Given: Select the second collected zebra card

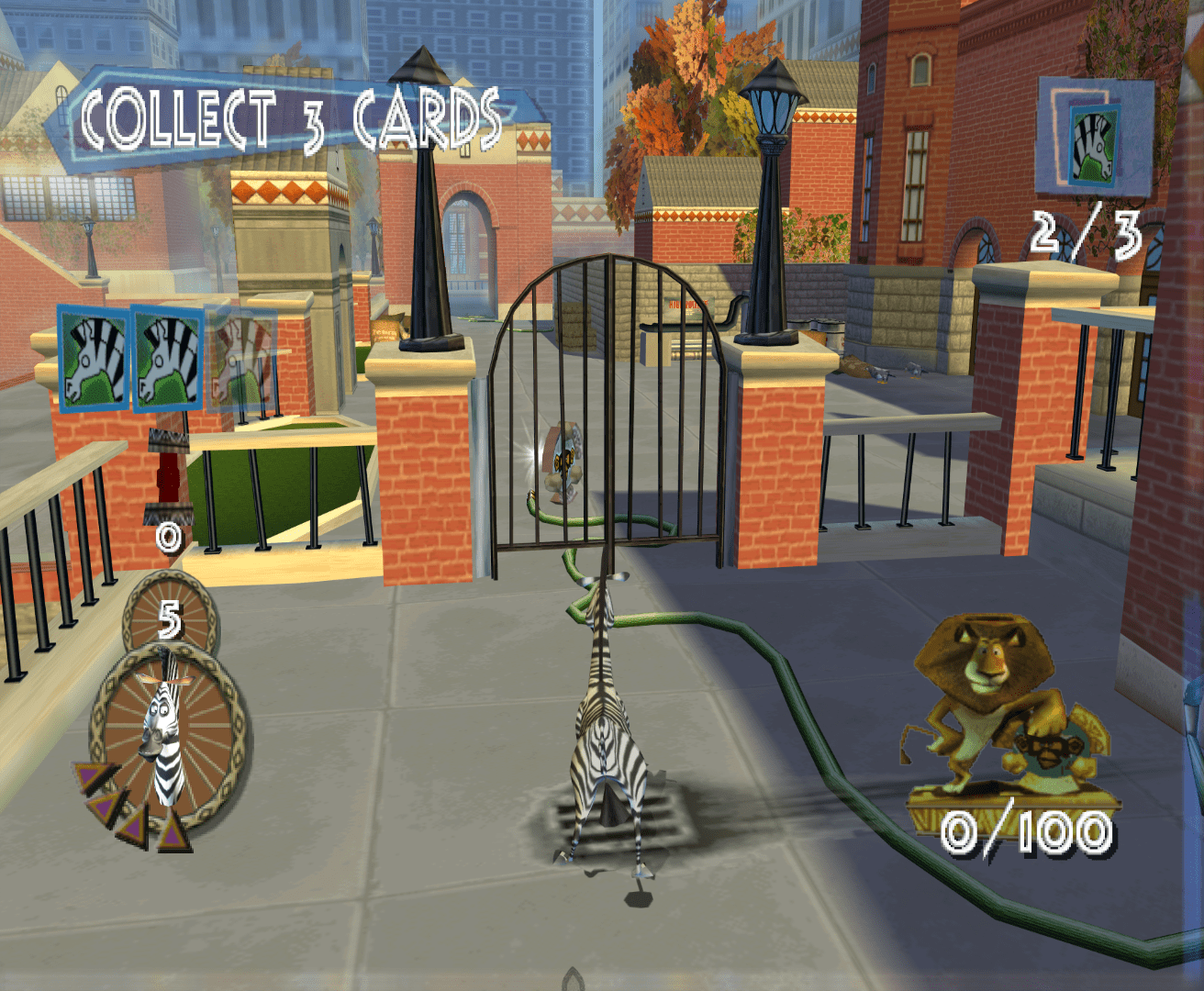Looking at the screenshot, I should click(167, 358).
